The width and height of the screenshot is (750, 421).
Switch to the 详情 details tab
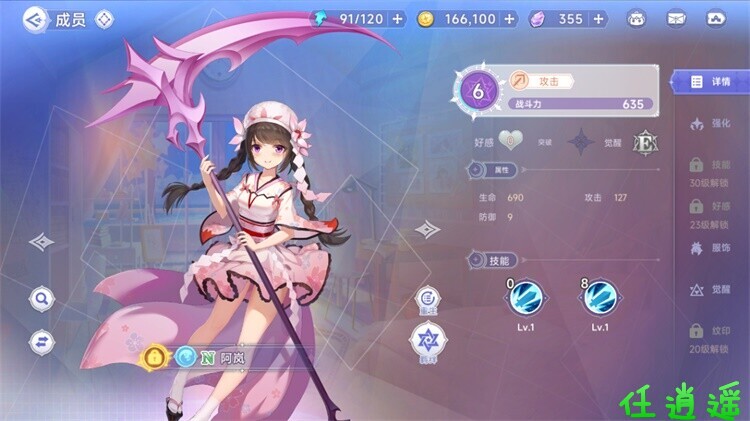[x=711, y=82]
